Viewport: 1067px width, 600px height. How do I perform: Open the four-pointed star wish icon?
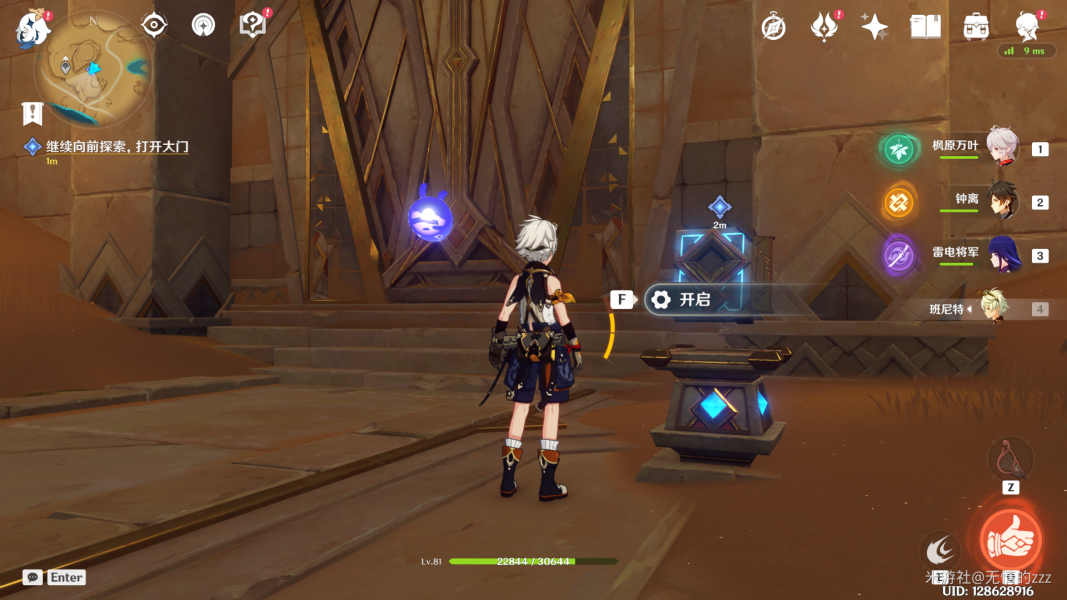[x=875, y=27]
